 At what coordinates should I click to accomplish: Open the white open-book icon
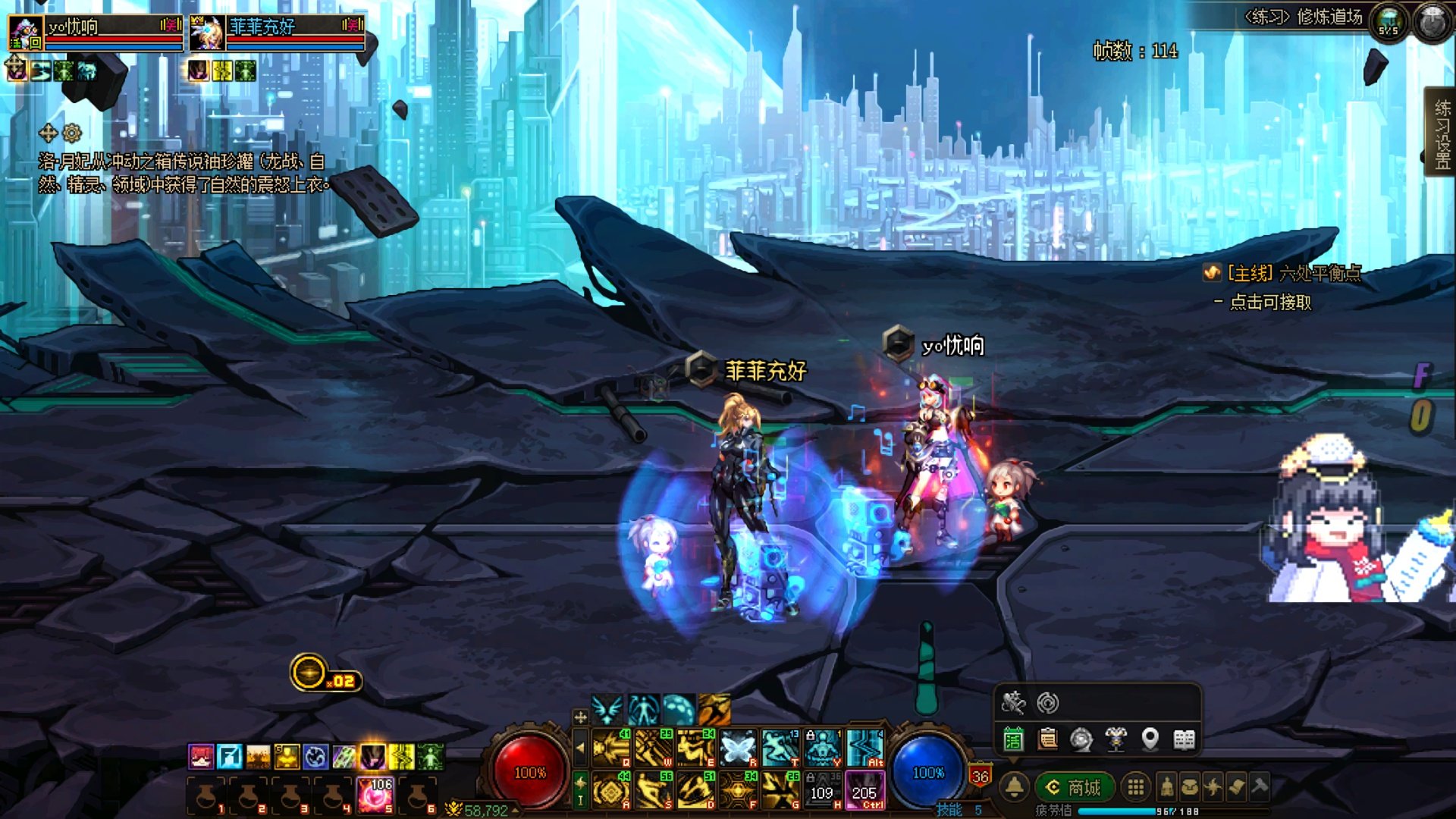coord(1184,739)
